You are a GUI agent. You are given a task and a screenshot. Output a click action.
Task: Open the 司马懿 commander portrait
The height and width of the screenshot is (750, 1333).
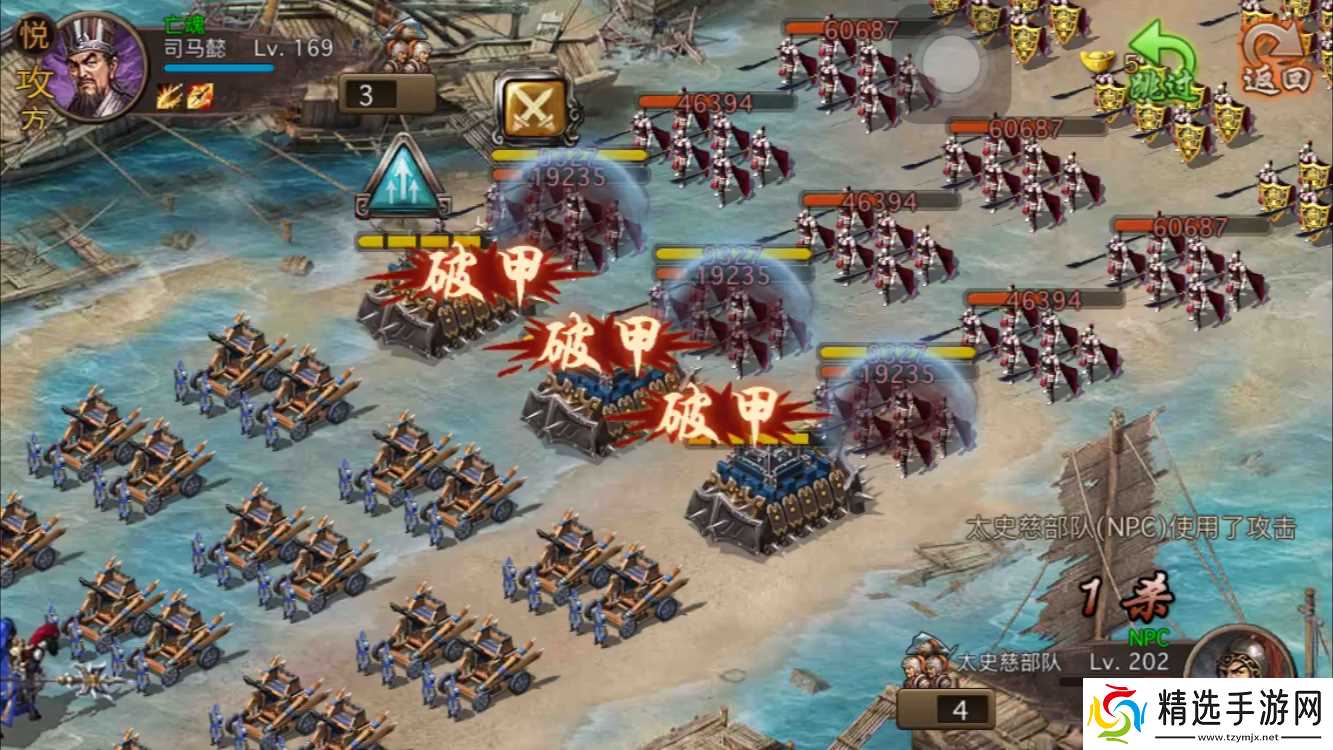tap(92, 65)
